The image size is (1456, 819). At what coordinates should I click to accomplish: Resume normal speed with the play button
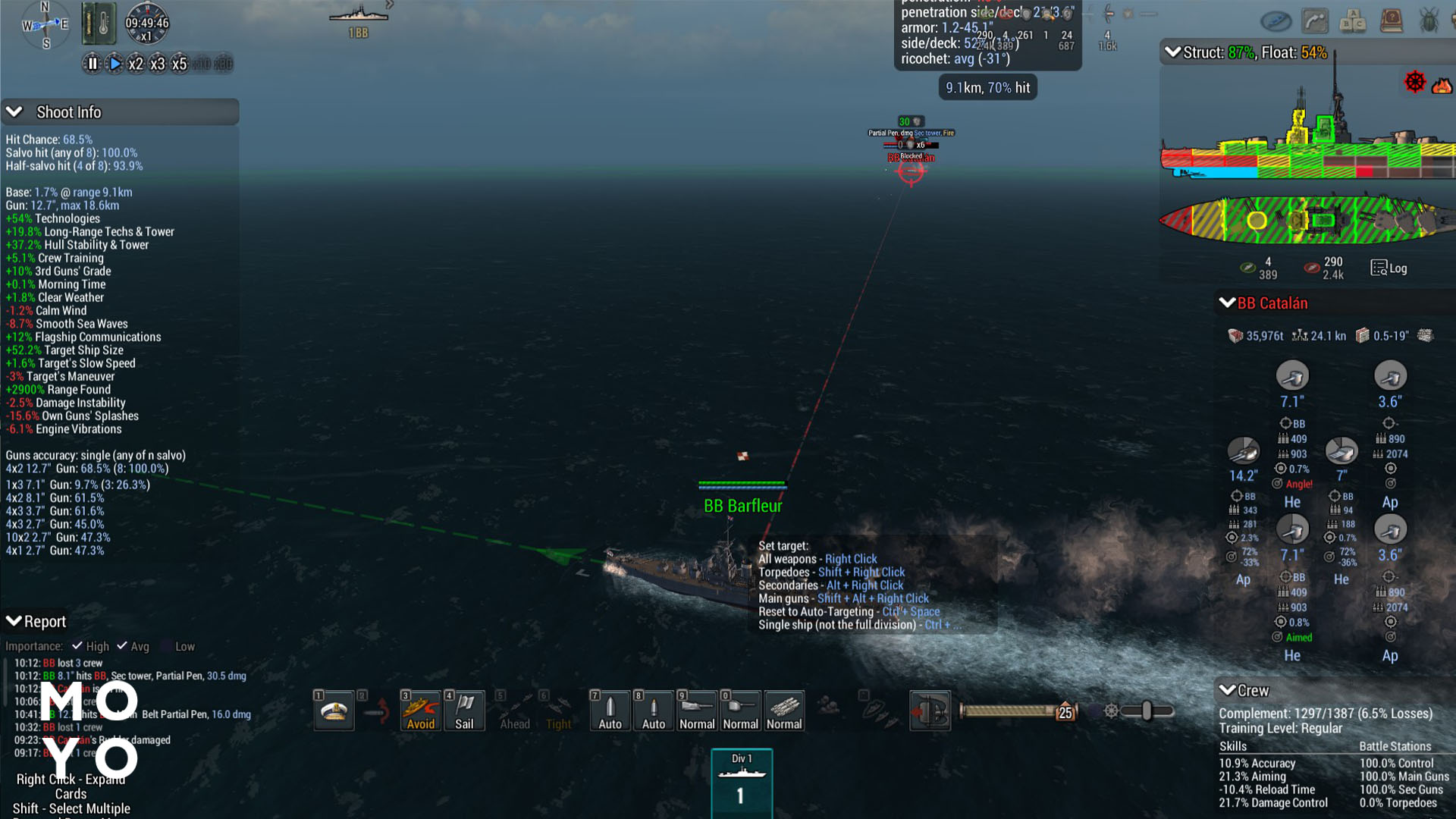[x=115, y=64]
